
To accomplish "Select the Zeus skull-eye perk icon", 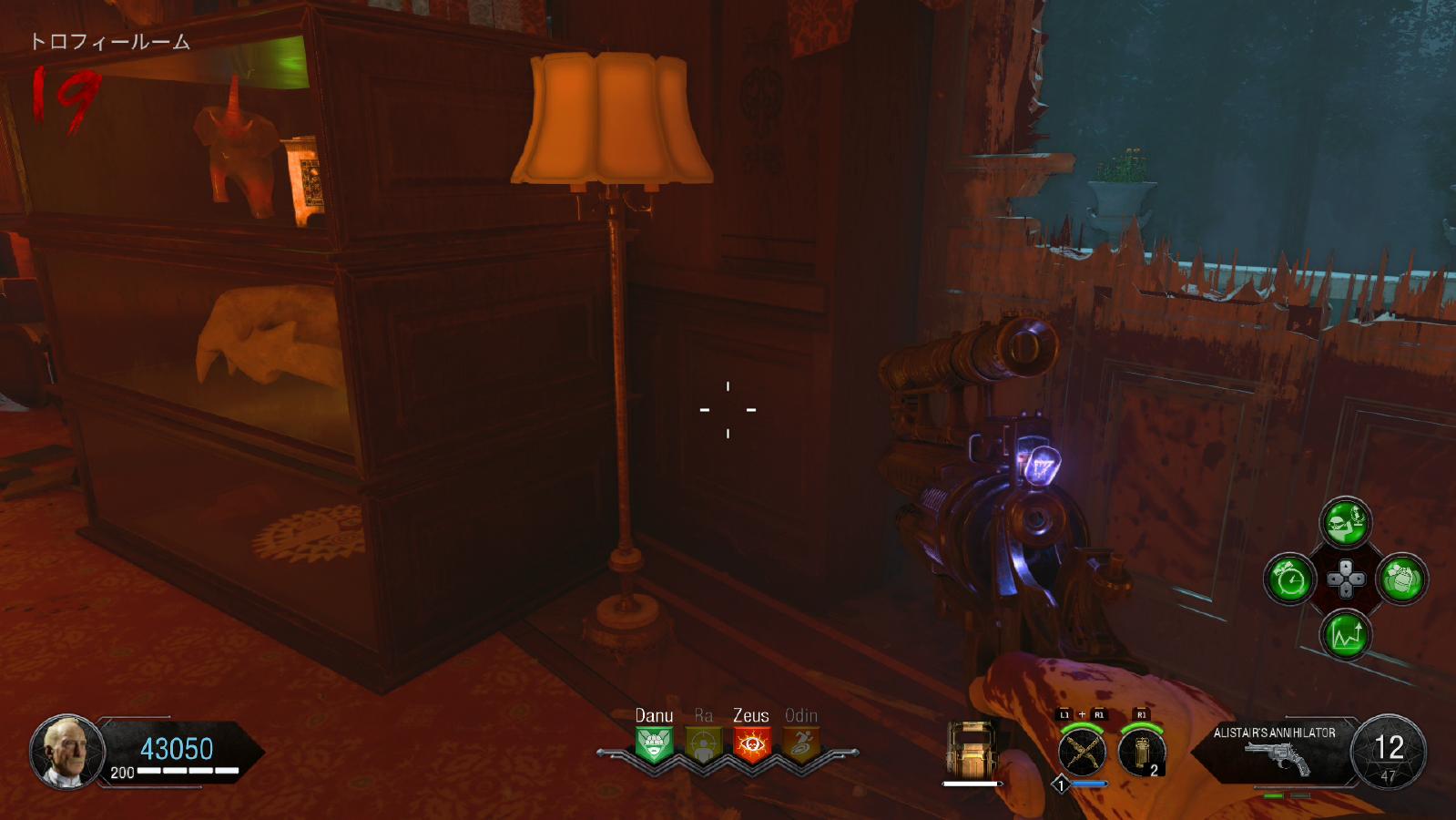I will point(751,745).
